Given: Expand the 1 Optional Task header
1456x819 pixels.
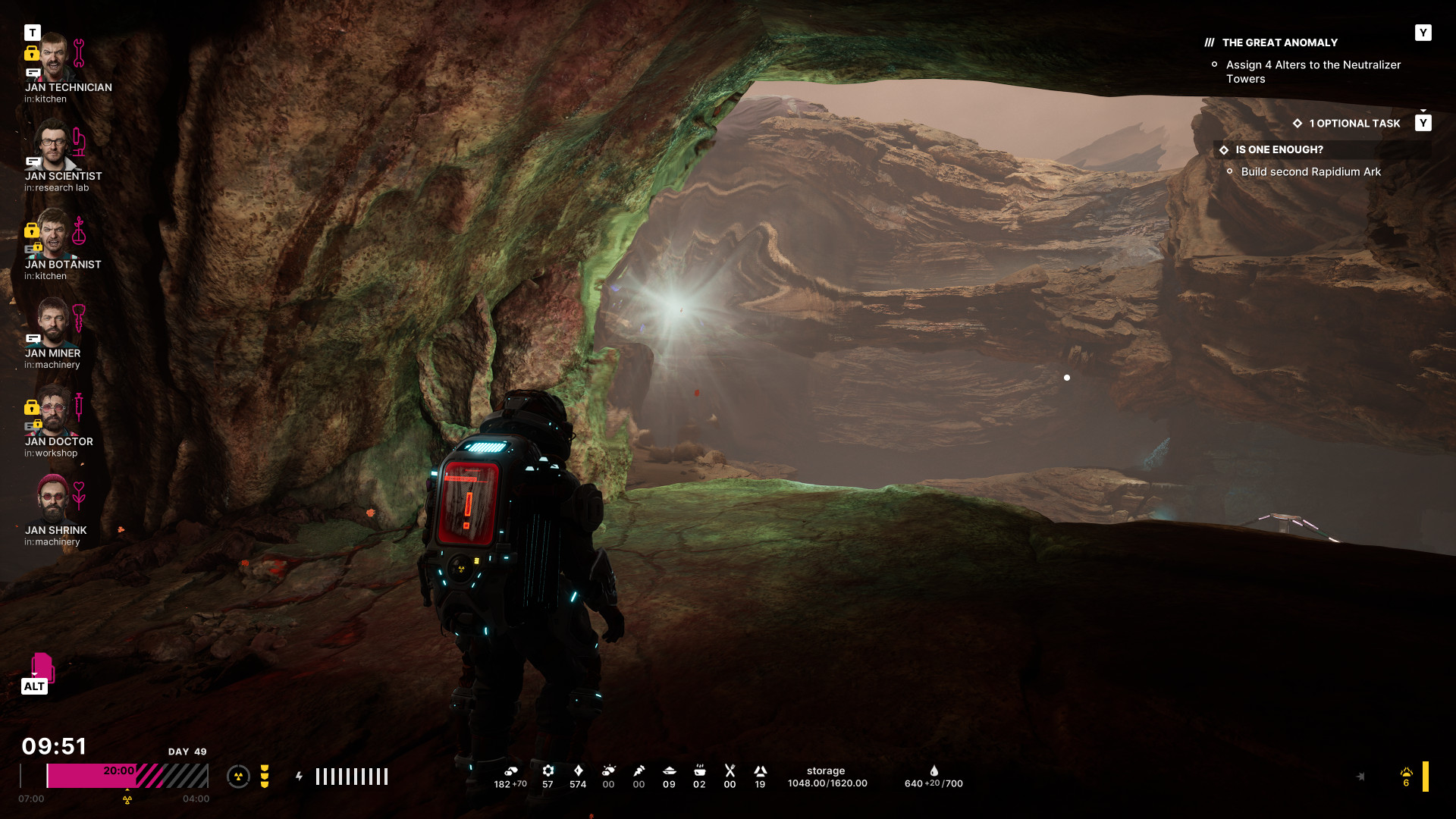Looking at the screenshot, I should (x=1354, y=124).
